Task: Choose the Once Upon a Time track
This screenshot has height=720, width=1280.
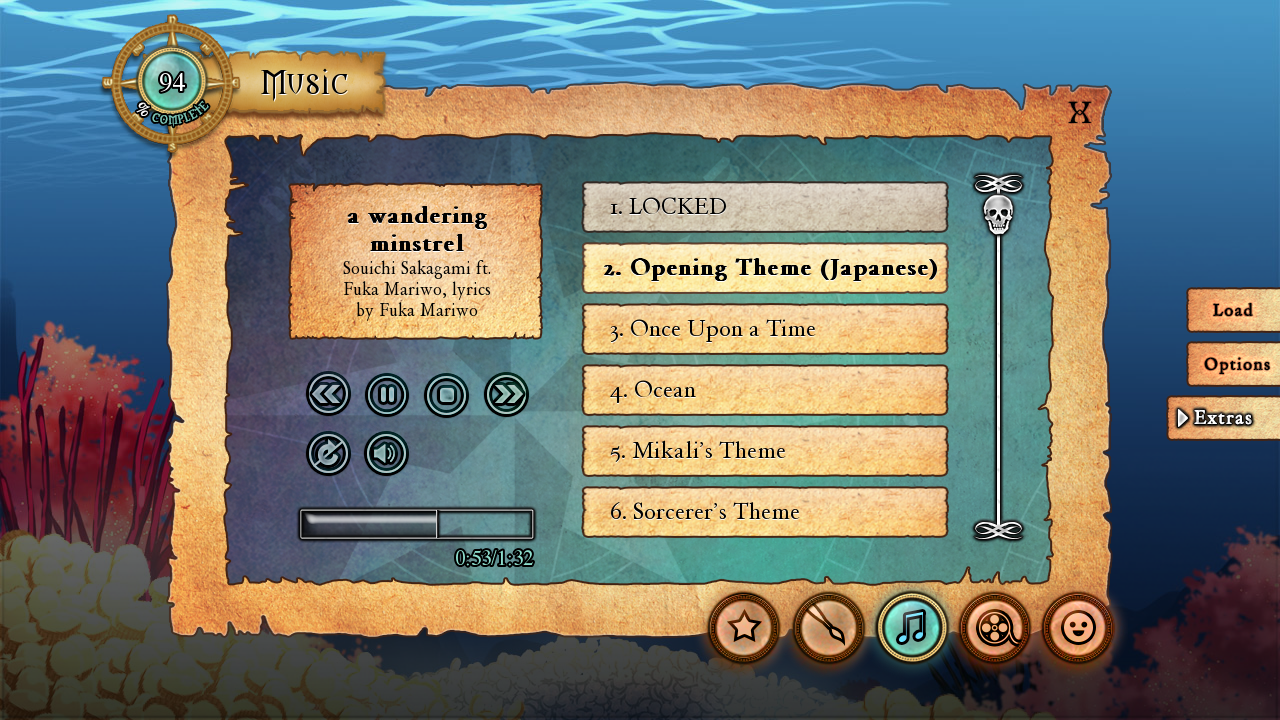Action: click(765, 329)
